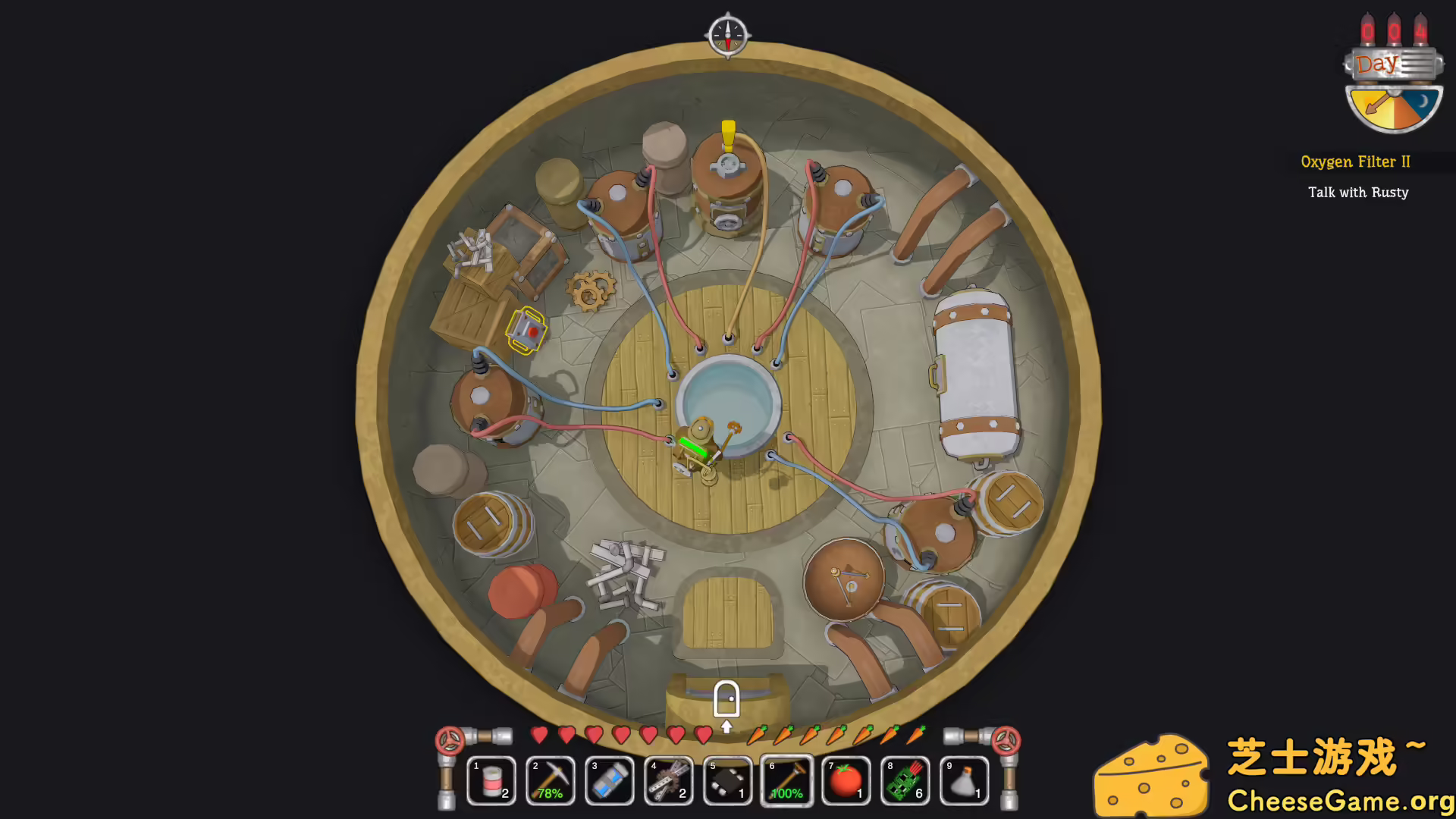Select the tomato in hotbar slot 7
Viewport: 1456px width, 819px height.
(846, 780)
